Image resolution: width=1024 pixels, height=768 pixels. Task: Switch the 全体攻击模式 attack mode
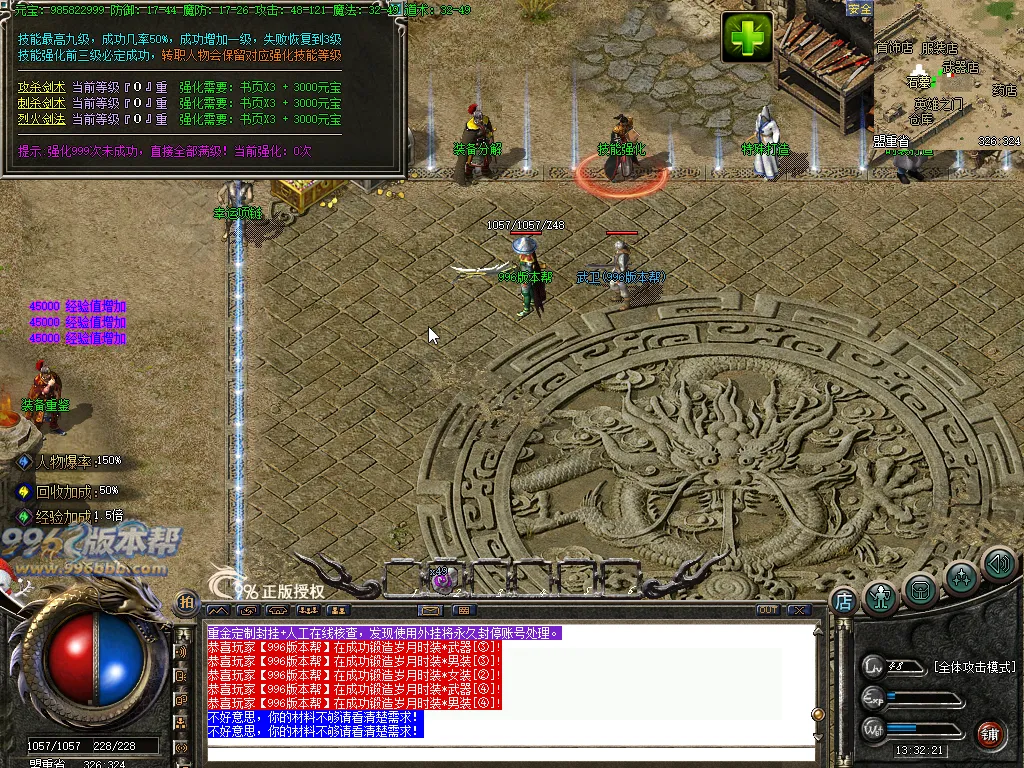[x=974, y=667]
